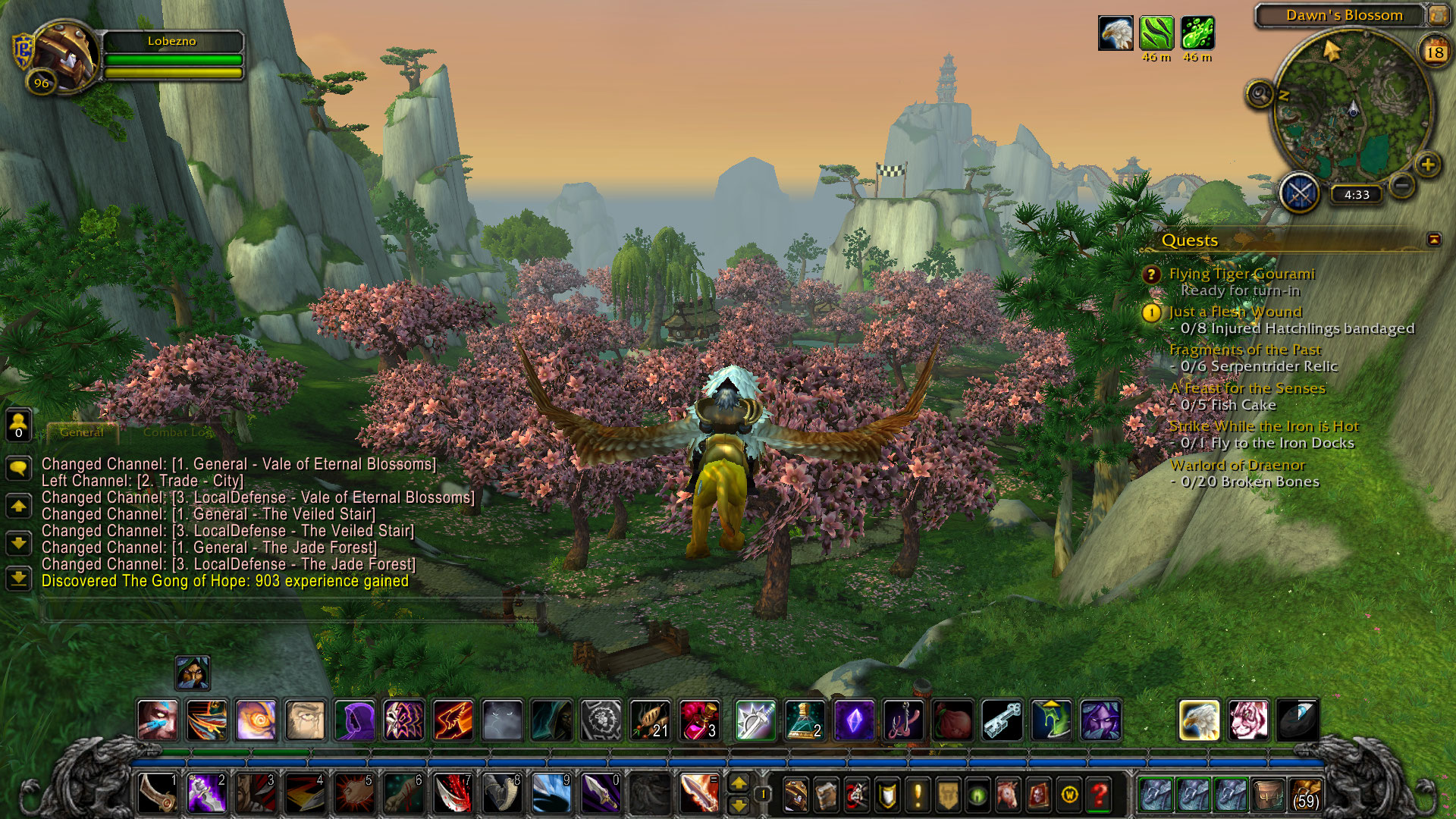Use the skeleton key action slot
This screenshot has width=1456, height=819.
pyautogui.click(x=1002, y=720)
